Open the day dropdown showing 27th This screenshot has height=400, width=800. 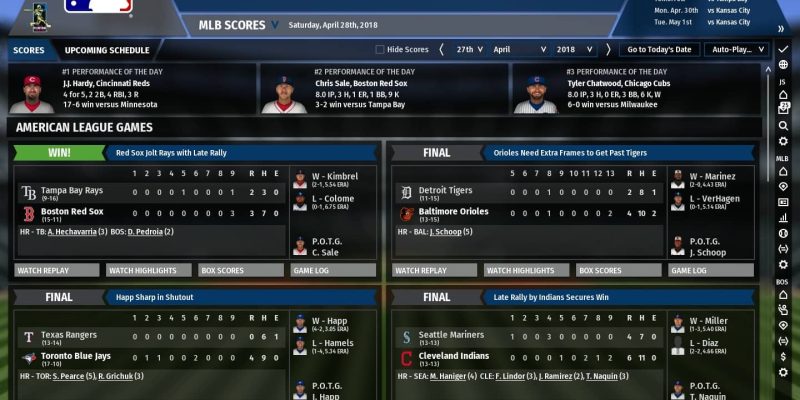pyautogui.click(x=469, y=49)
